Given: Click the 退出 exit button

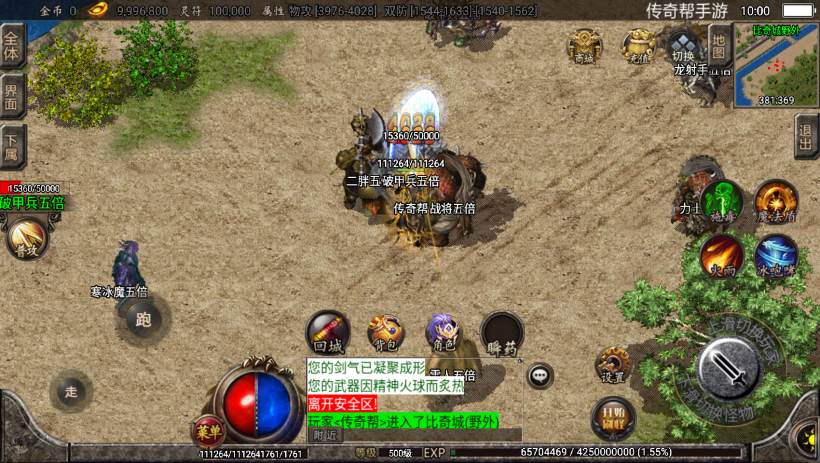Looking at the screenshot, I should [x=807, y=136].
